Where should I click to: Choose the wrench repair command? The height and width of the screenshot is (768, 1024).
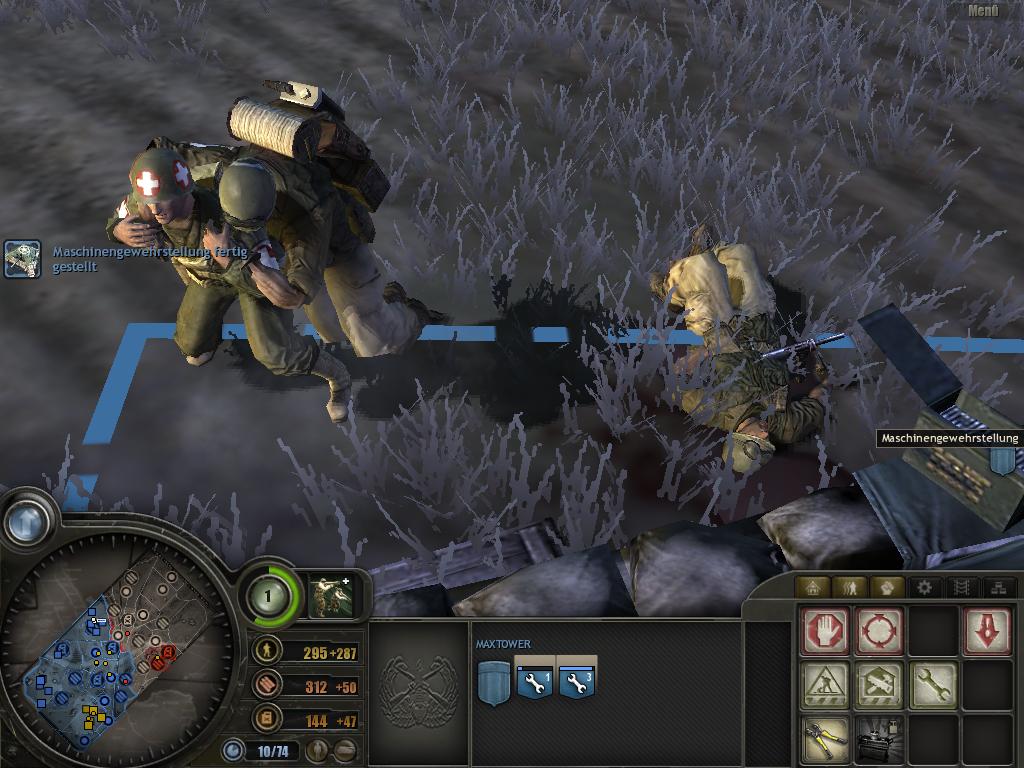(x=933, y=685)
